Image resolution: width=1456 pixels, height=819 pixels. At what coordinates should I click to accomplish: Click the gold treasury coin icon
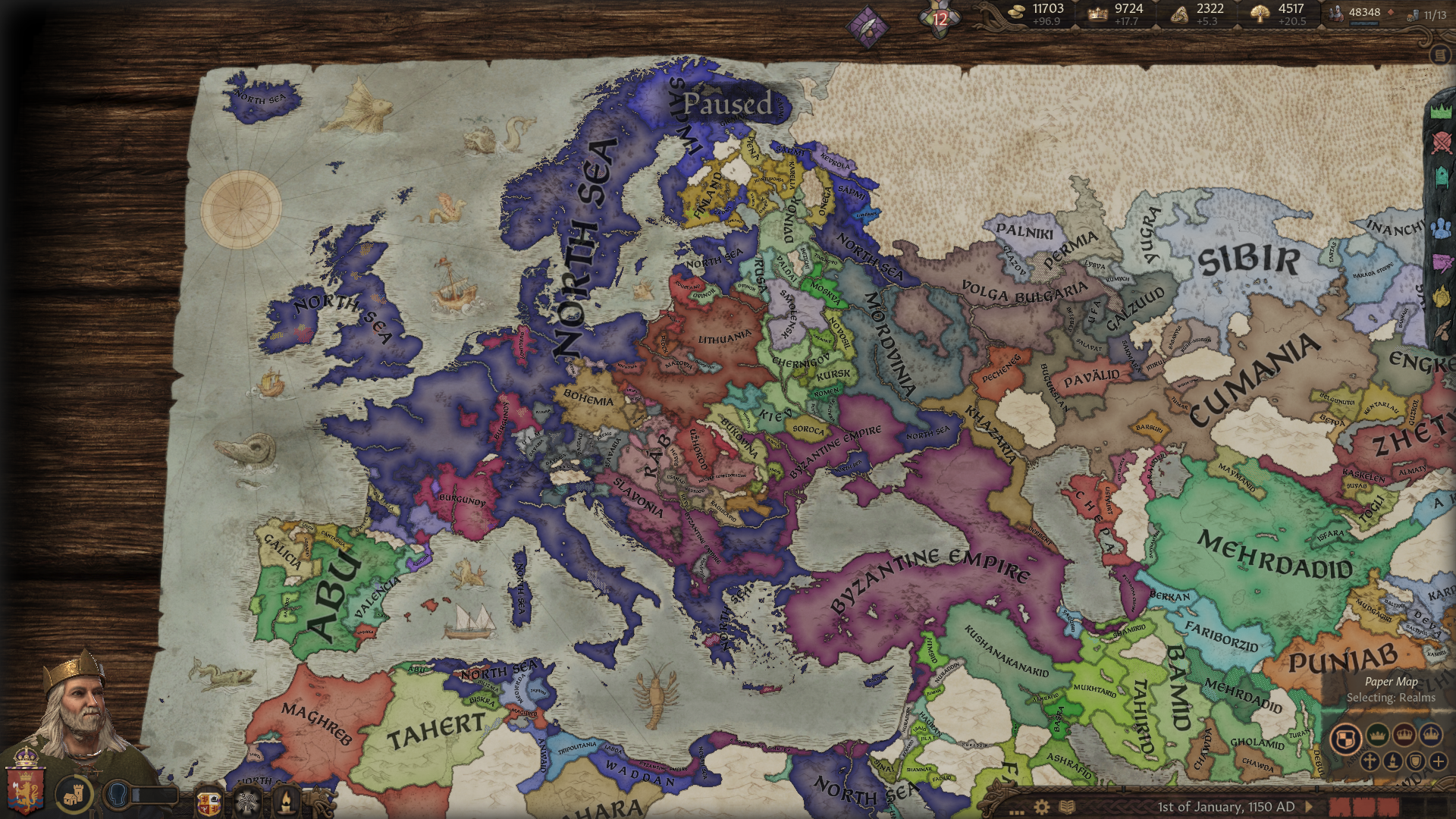pos(1016,11)
